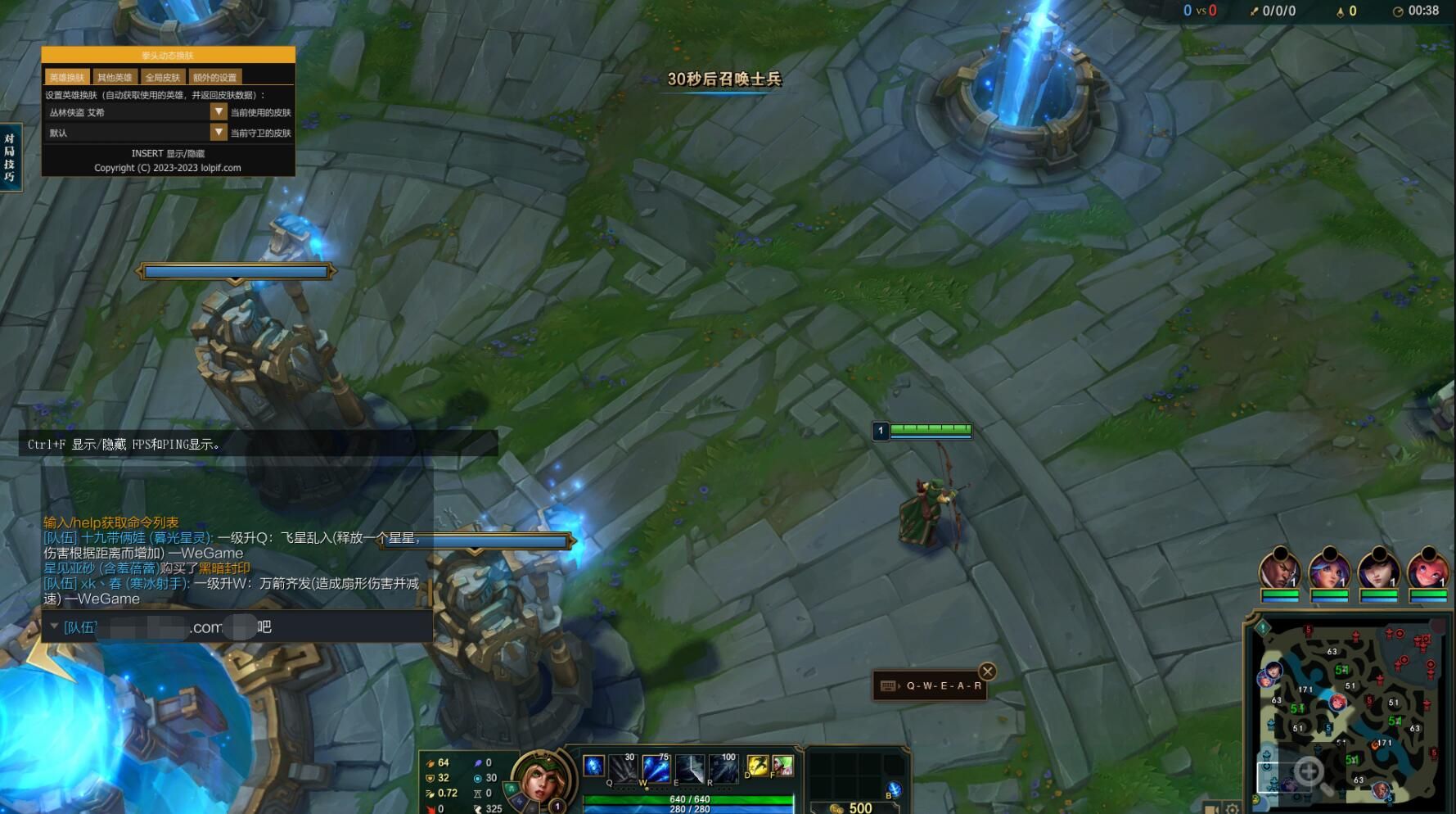
Task: Select the Lucian teammate portrait
Action: (1279, 571)
